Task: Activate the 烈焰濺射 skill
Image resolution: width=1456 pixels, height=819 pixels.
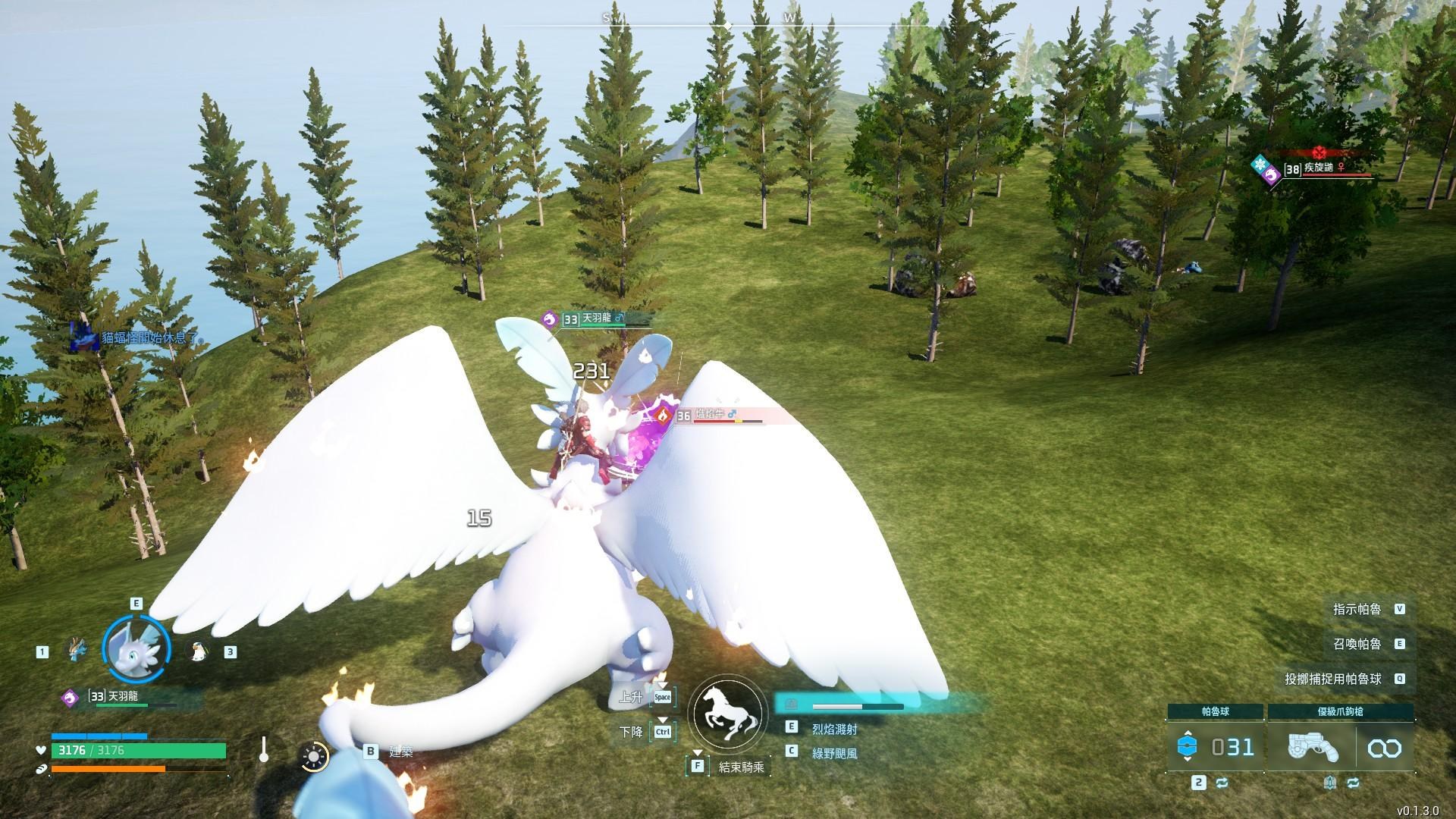Action: [x=834, y=729]
